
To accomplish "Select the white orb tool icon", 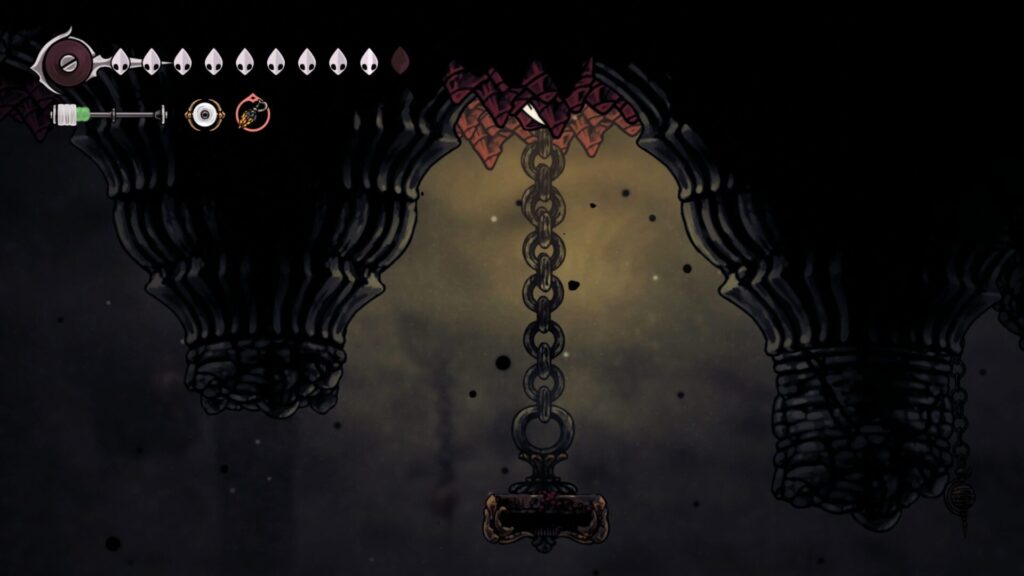I will point(203,115).
